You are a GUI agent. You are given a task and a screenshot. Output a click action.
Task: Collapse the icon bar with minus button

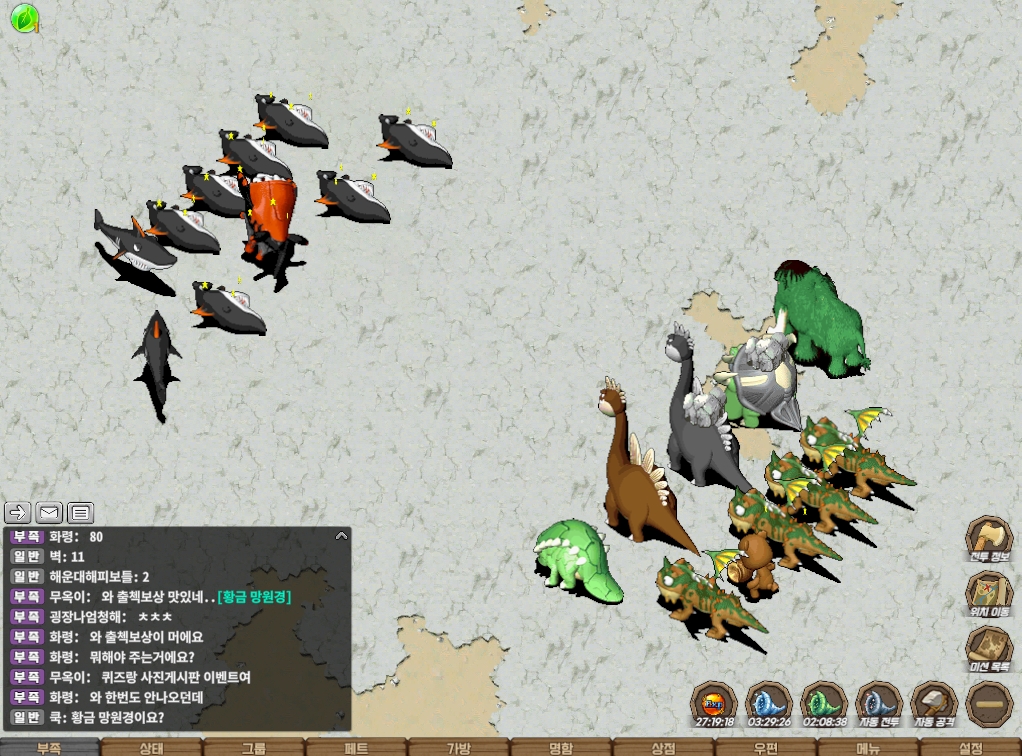[x=989, y=704]
